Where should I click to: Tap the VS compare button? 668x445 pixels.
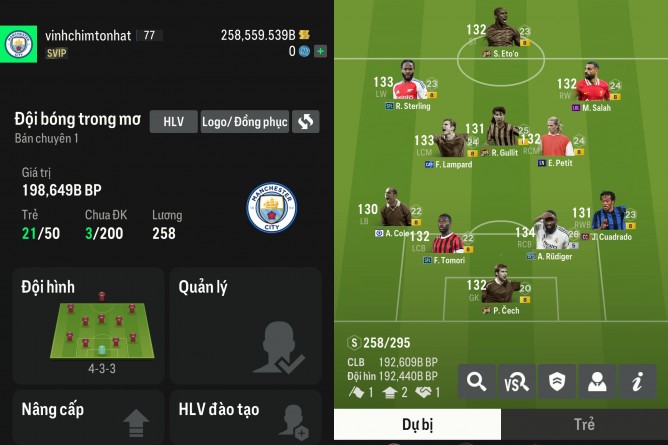click(517, 381)
